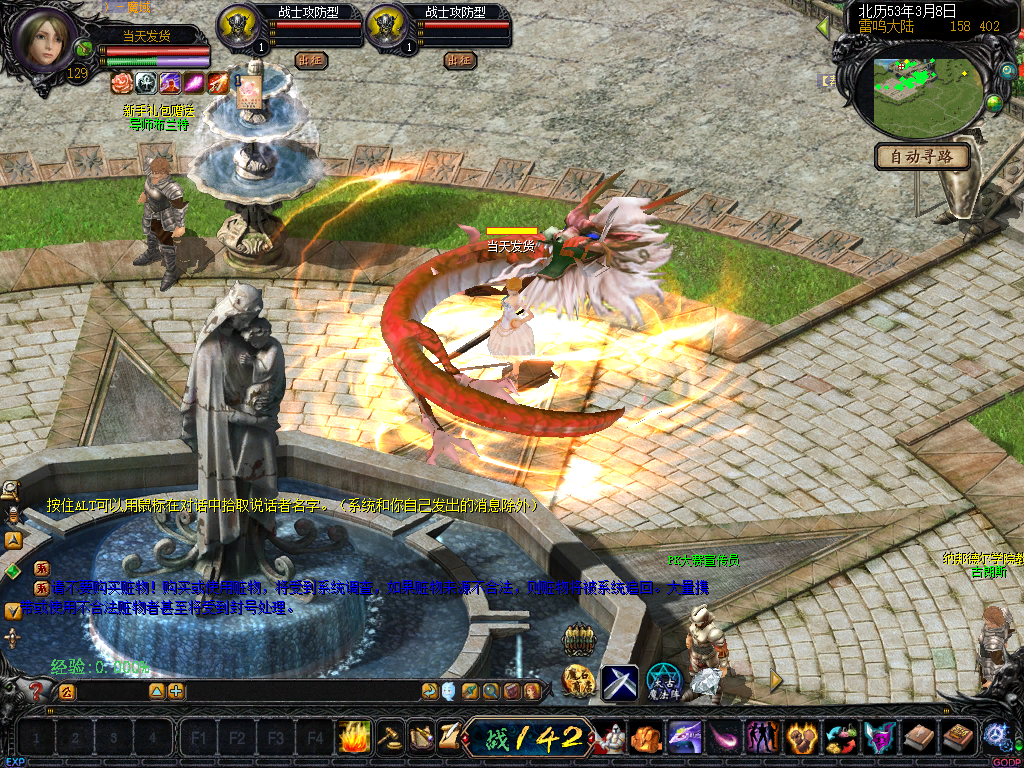Expand the side panel with the yellow arrow
Viewport: 1024px width, 768px height.
(776, 680)
